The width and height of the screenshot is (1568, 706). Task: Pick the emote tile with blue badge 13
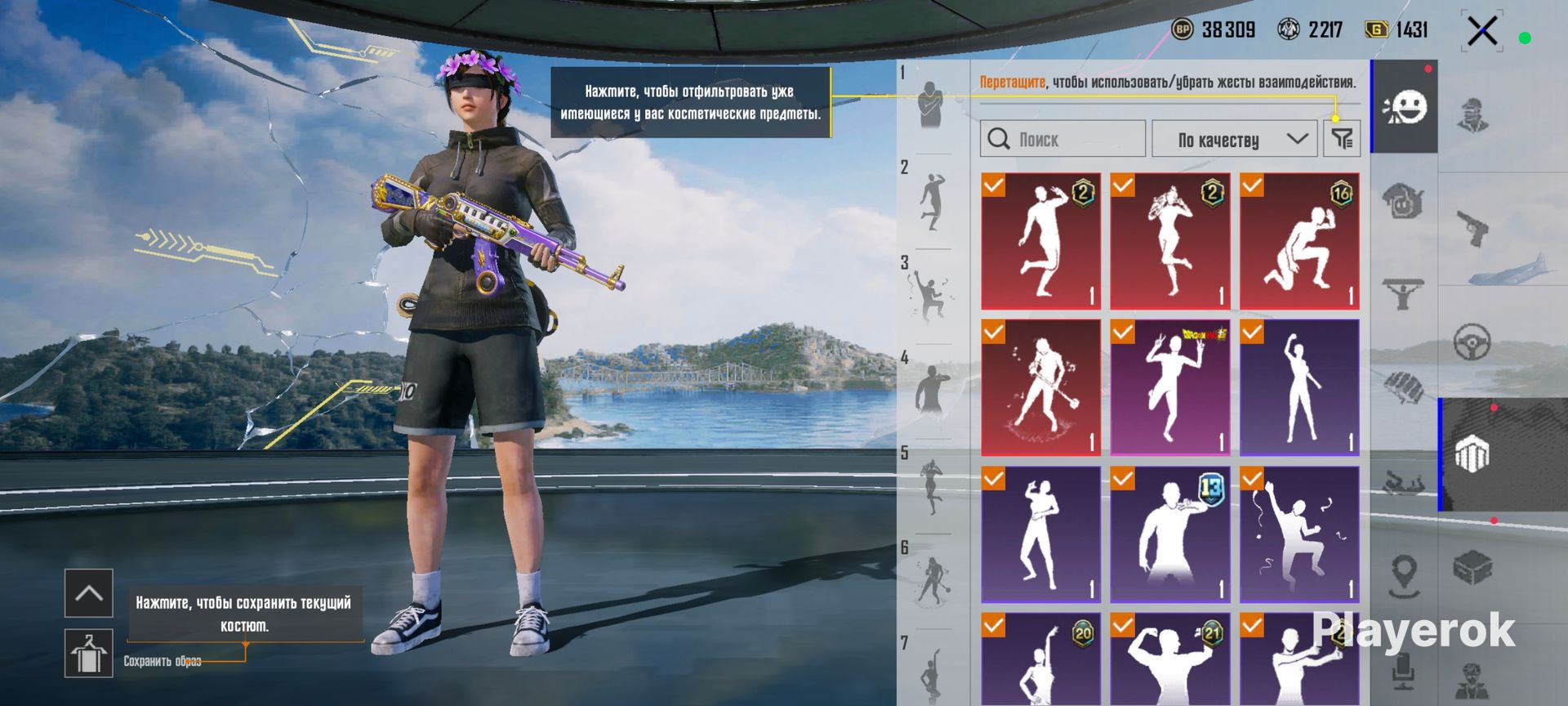coord(1169,534)
